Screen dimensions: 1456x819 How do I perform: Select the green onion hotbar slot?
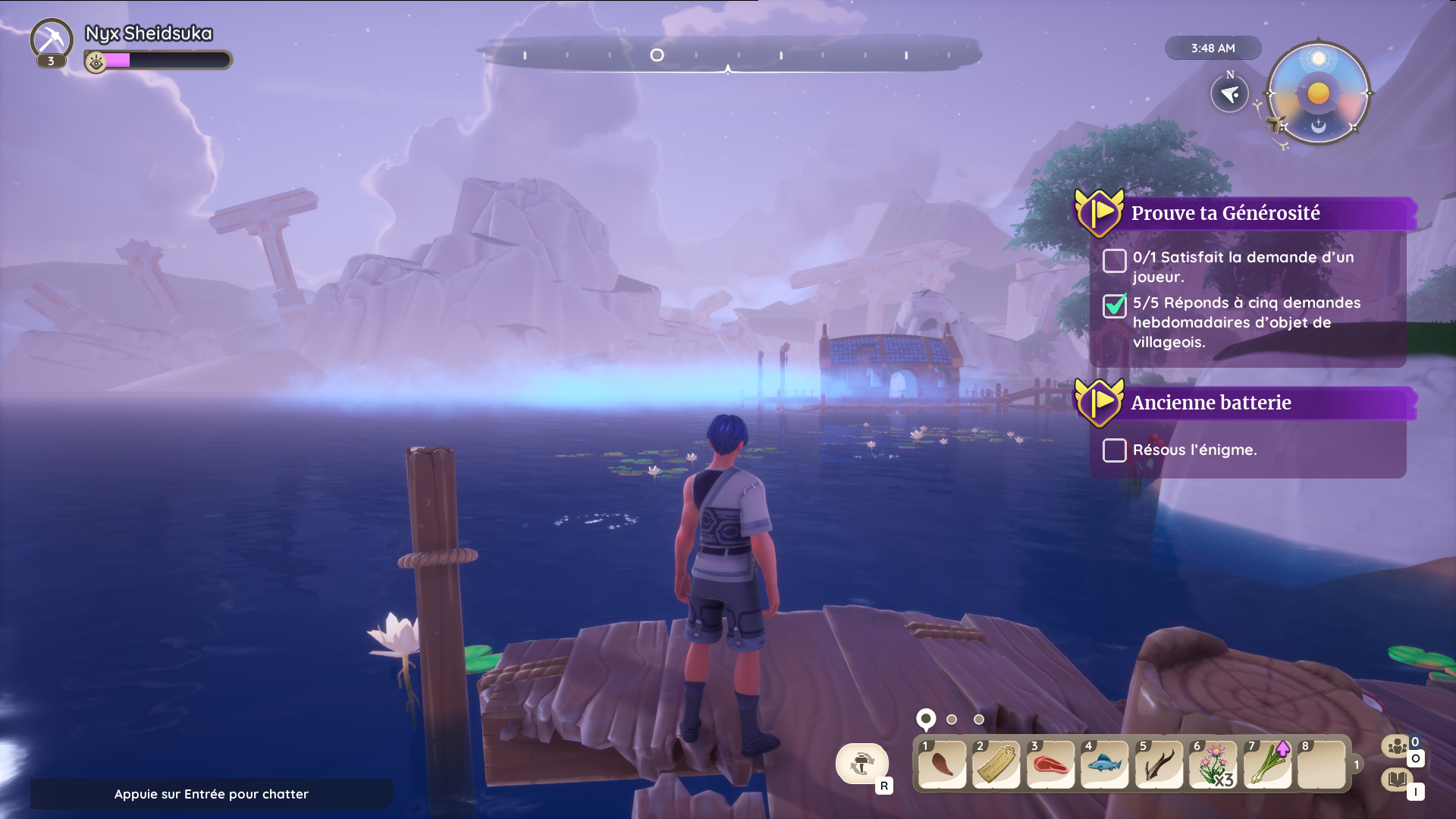point(1268,764)
